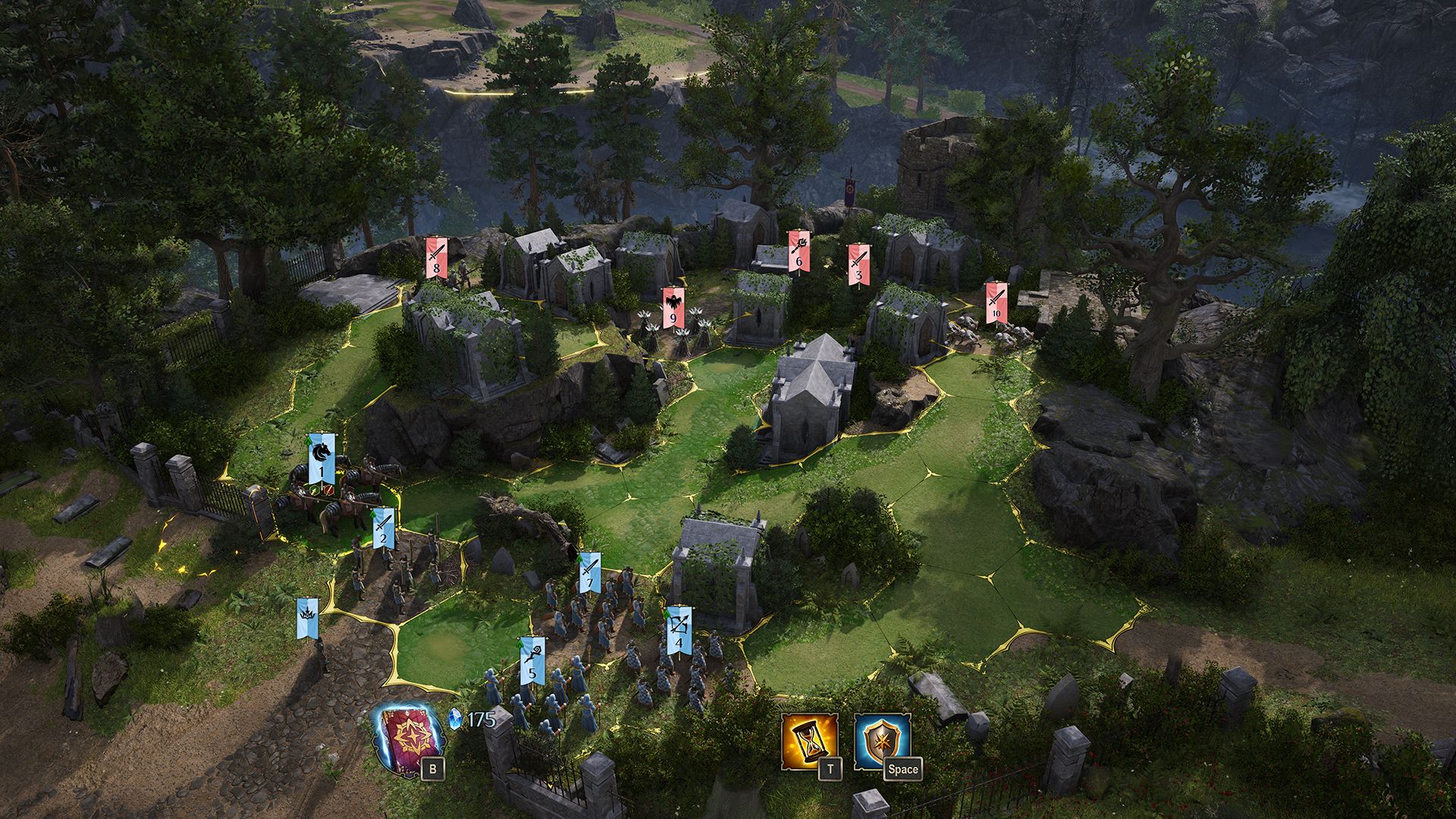Target enemy unit banner 8
Image resolution: width=1456 pixels, height=819 pixels.
click(436, 258)
